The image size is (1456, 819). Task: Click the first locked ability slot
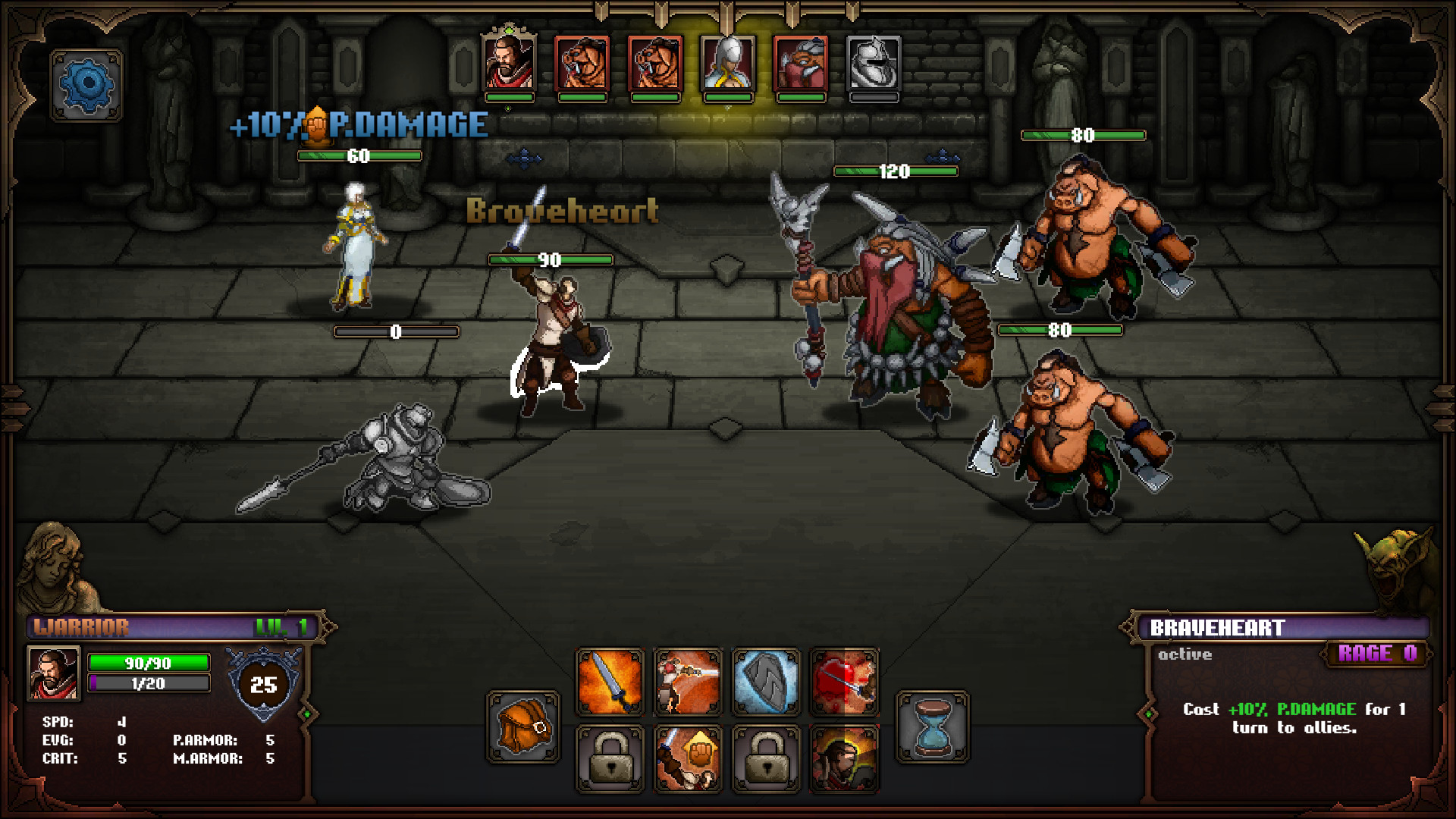point(610,758)
